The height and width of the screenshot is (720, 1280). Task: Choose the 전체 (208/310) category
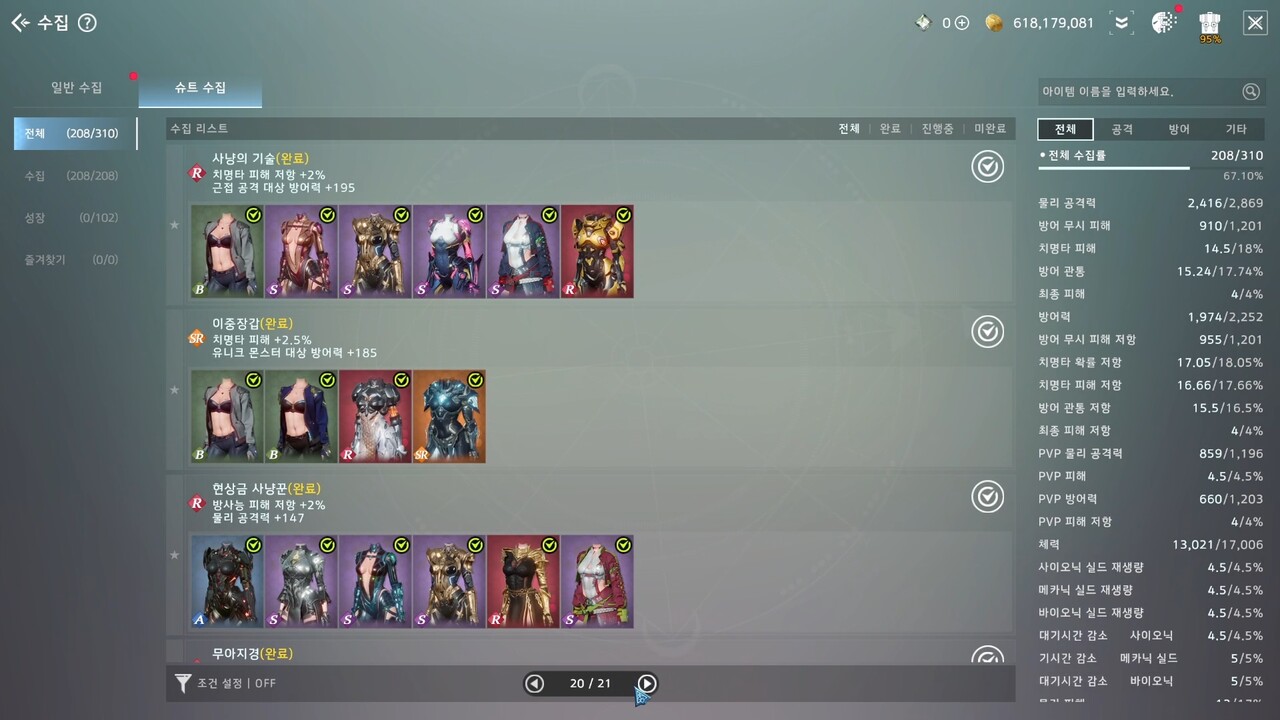click(x=75, y=133)
